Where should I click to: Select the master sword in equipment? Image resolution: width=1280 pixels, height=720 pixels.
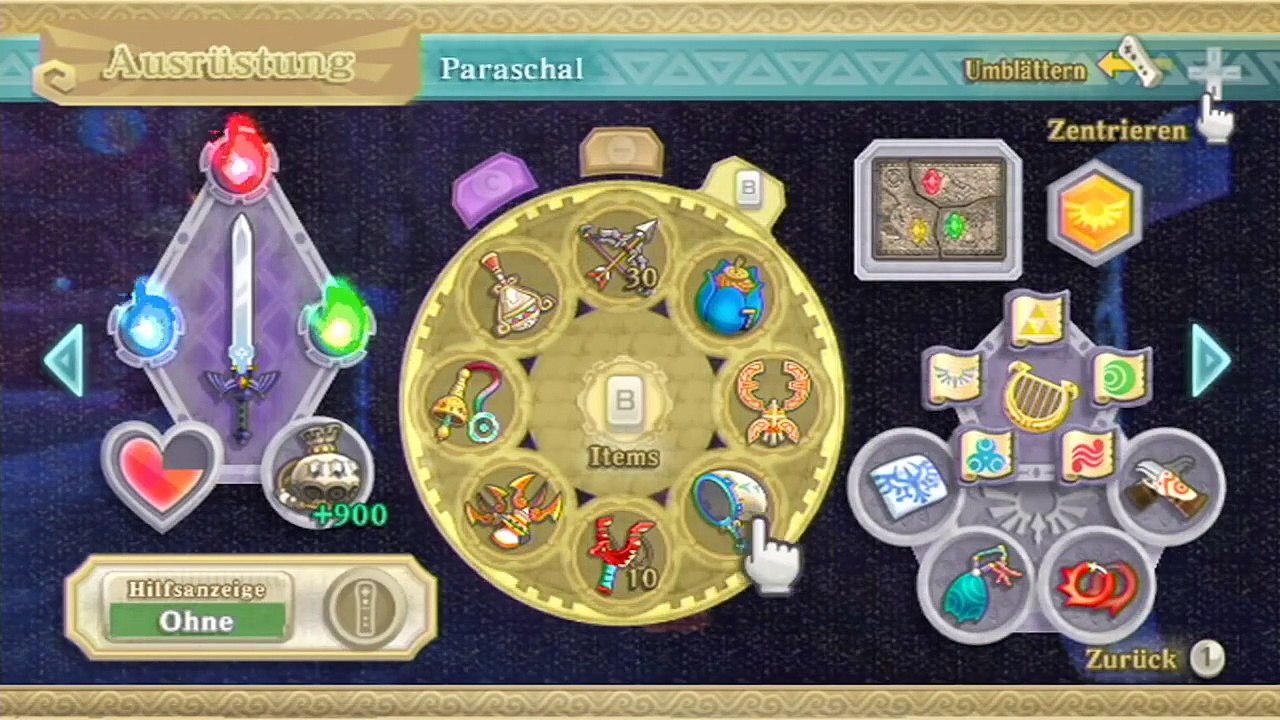point(240,320)
